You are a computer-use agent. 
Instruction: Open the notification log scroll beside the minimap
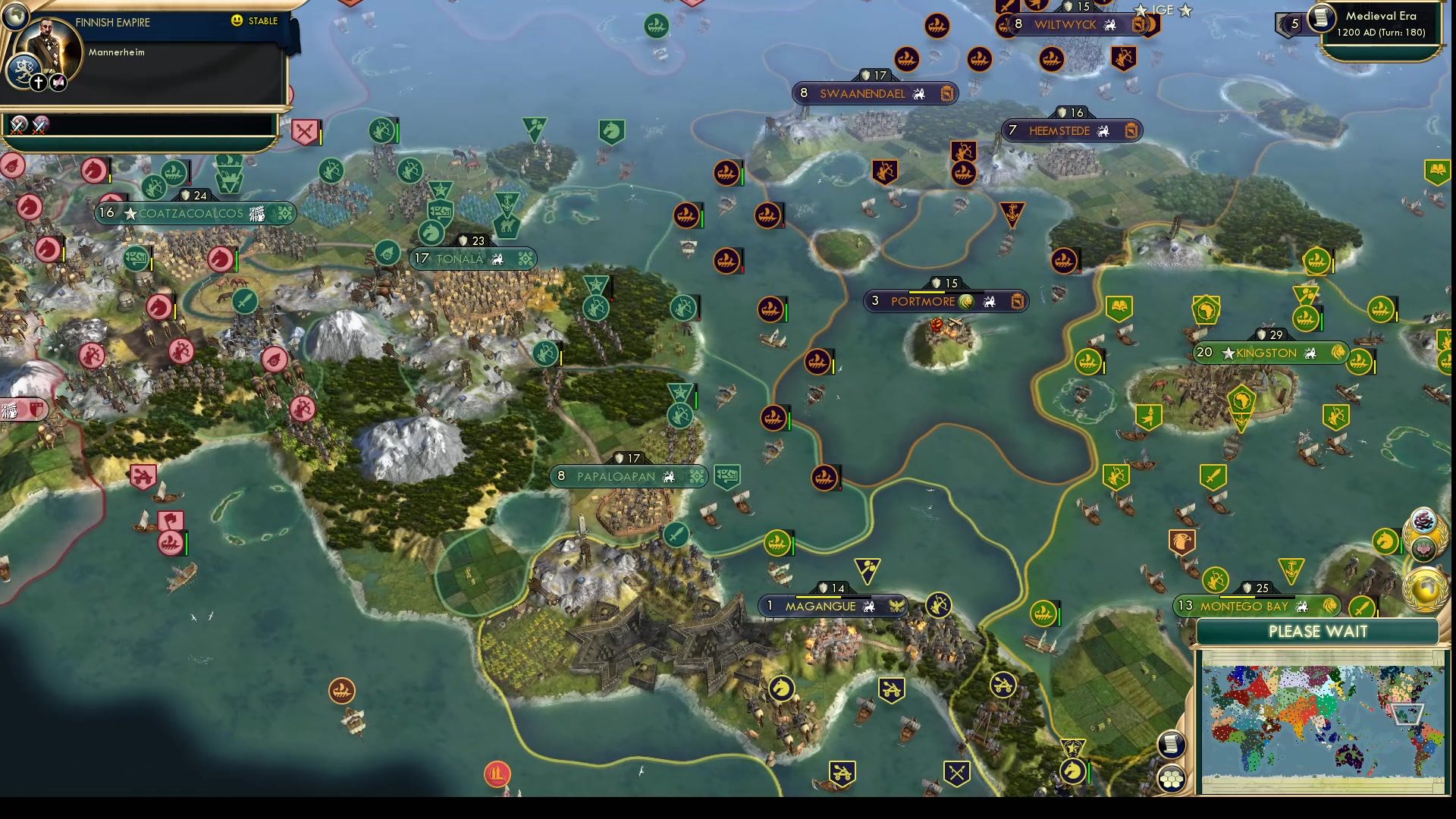pos(1171,743)
